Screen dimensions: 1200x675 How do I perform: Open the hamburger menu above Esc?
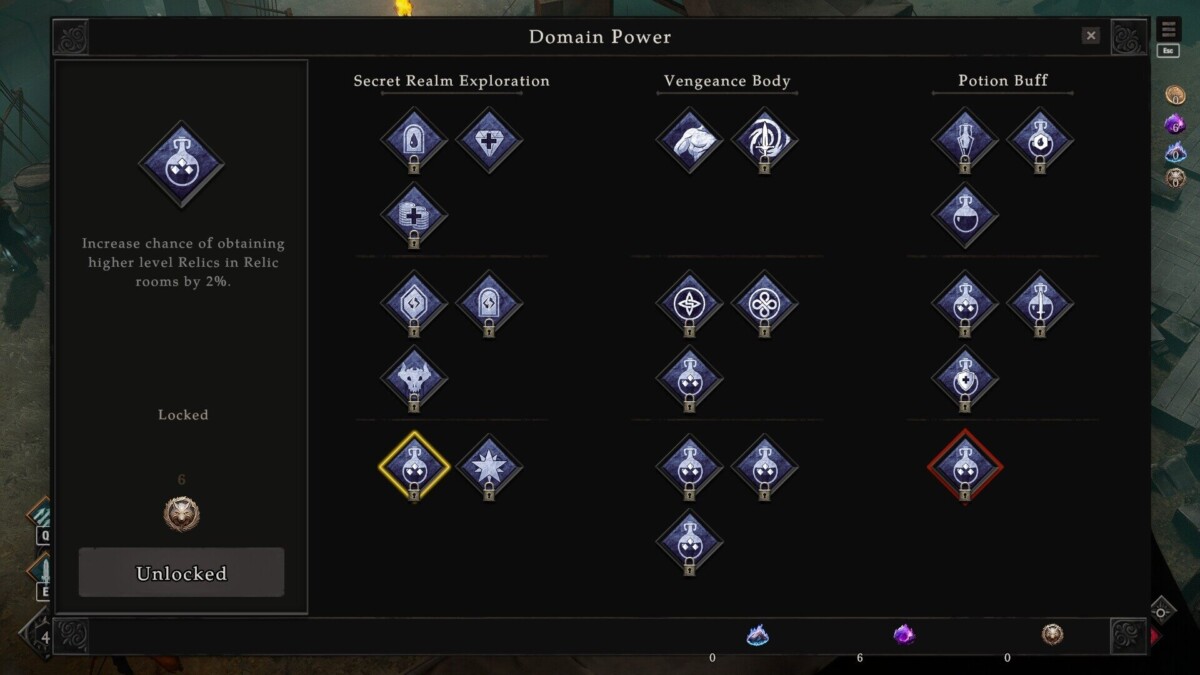(1168, 30)
